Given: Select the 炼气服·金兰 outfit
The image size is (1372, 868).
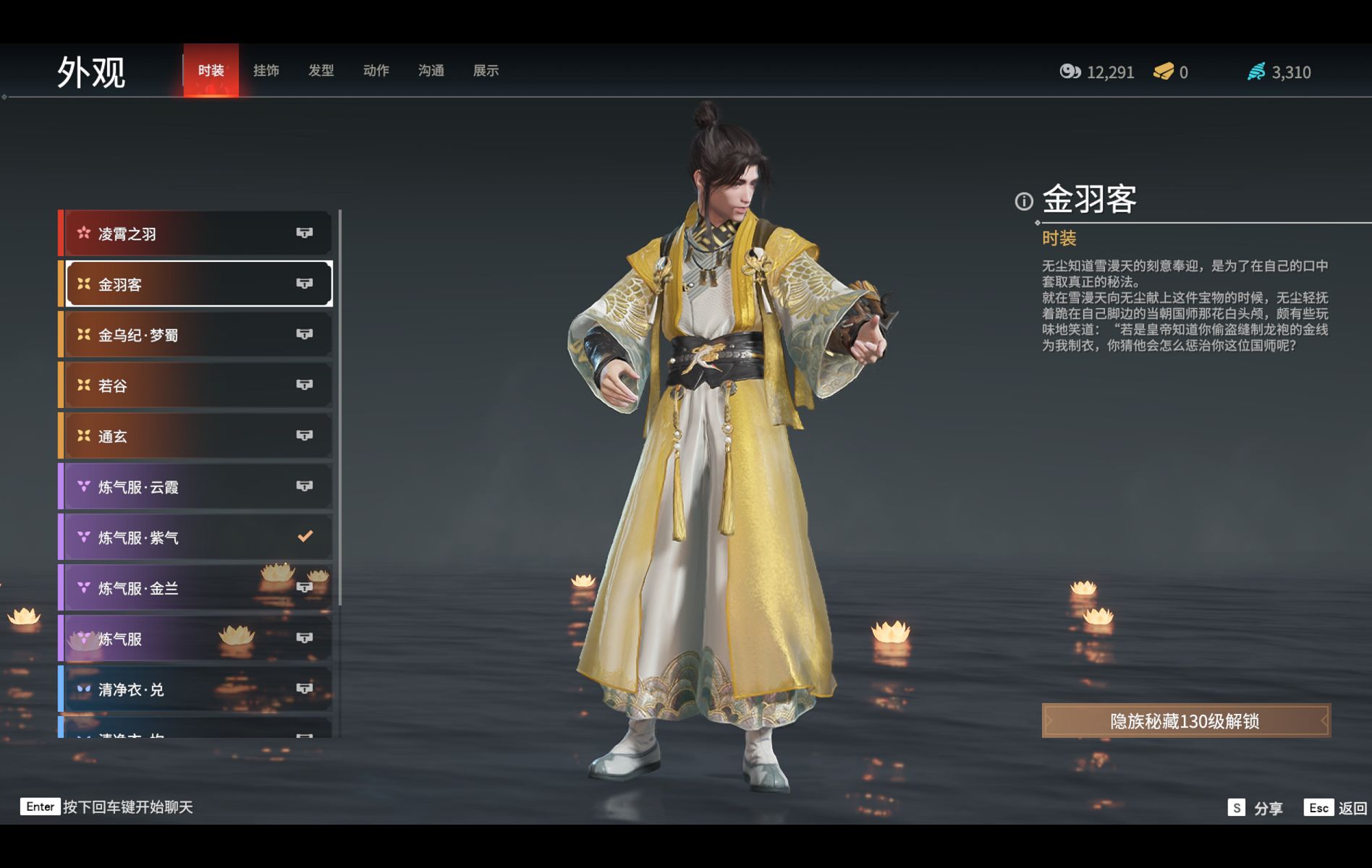Looking at the screenshot, I should [197, 588].
